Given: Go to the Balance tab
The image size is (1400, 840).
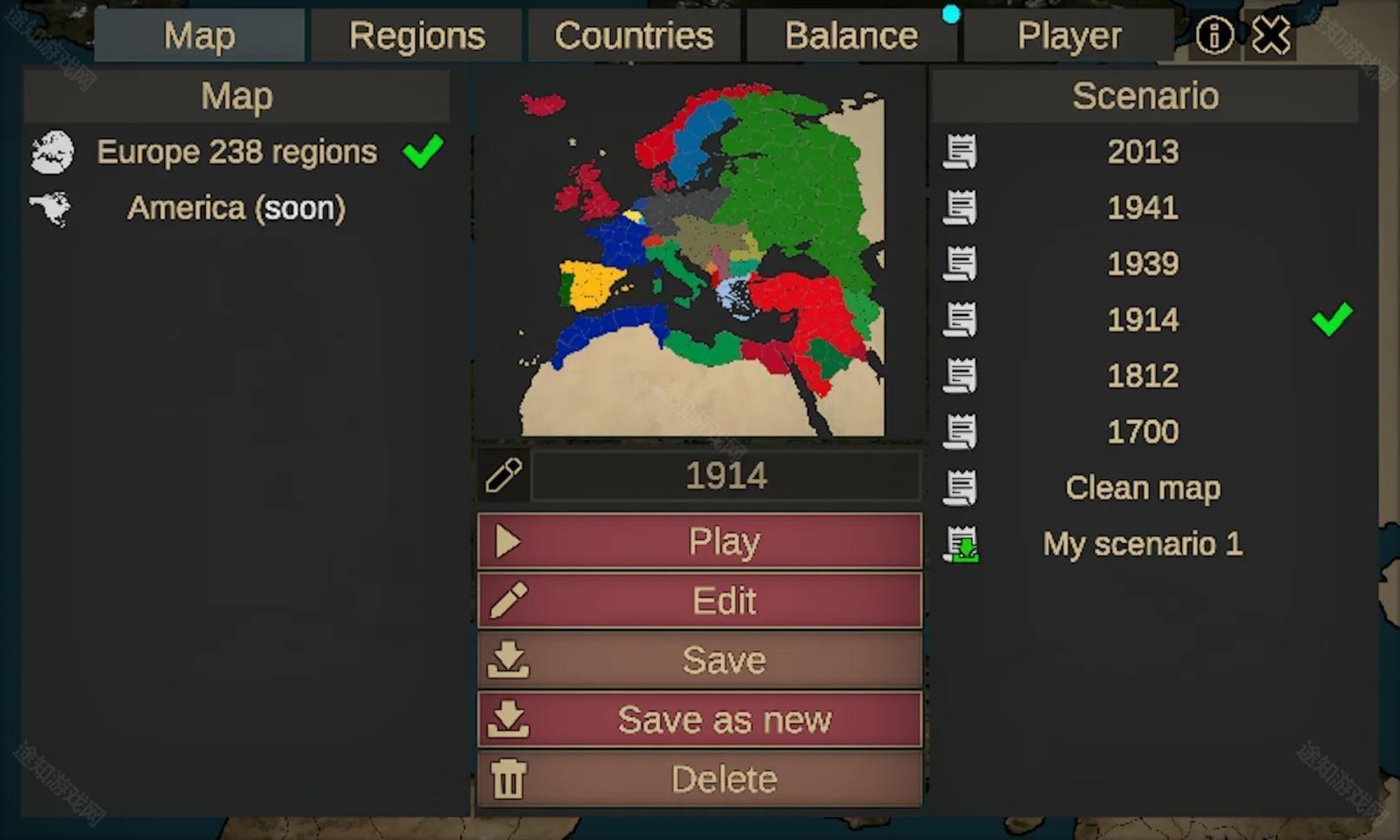Looking at the screenshot, I should [851, 36].
